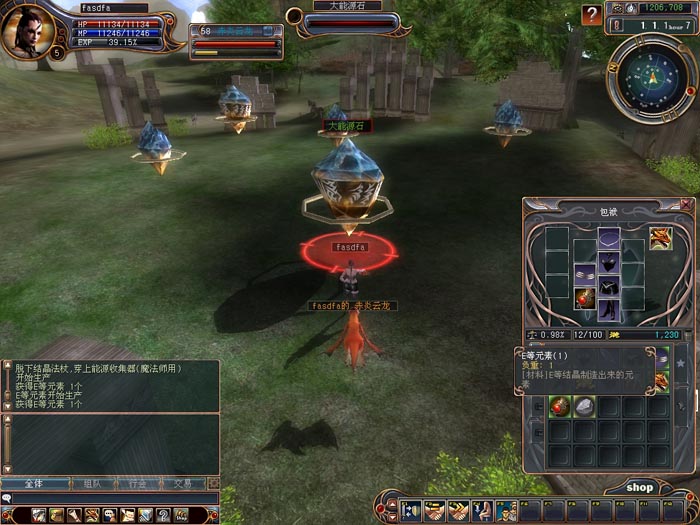Switch to the 全体 chat tab
Screen dimensions: 700x525
pos(33,483)
